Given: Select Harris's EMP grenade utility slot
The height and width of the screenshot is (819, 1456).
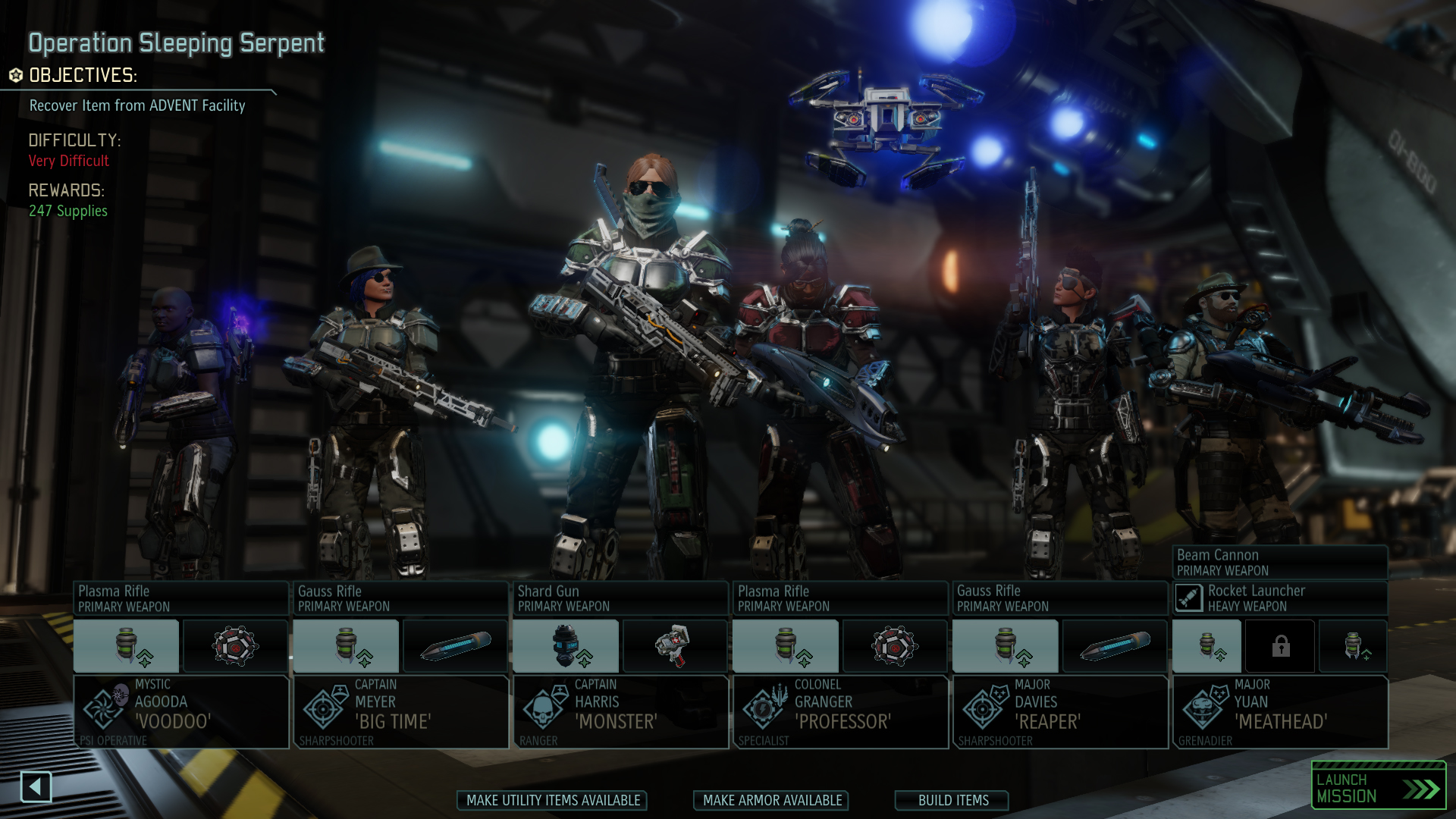Looking at the screenshot, I should tap(564, 645).
